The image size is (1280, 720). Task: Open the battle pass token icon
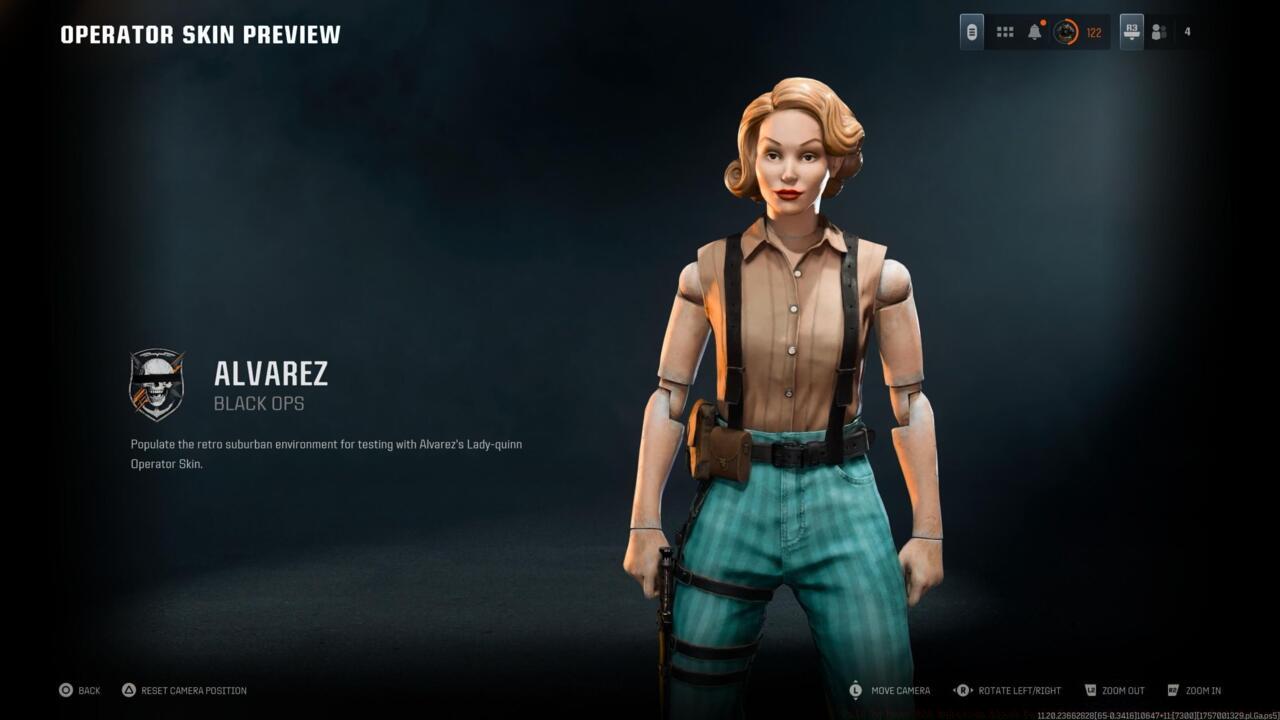coord(971,31)
